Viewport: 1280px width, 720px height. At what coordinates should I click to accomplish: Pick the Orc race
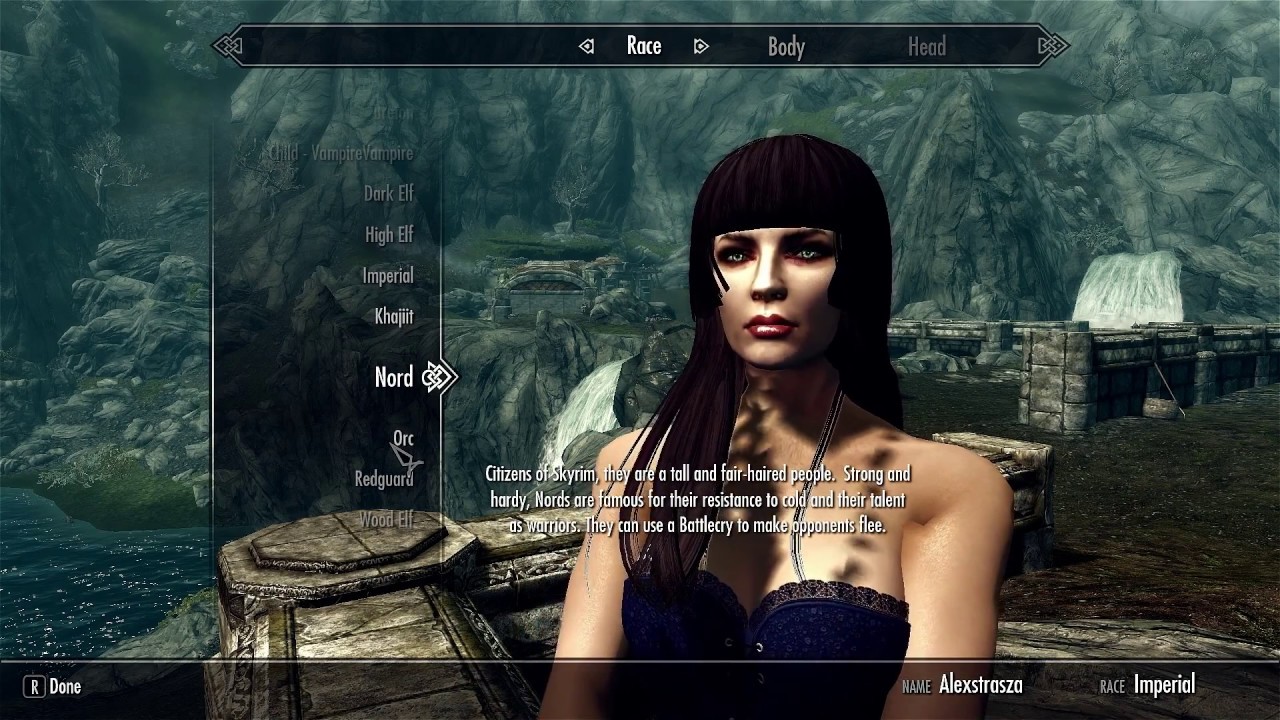[402, 438]
